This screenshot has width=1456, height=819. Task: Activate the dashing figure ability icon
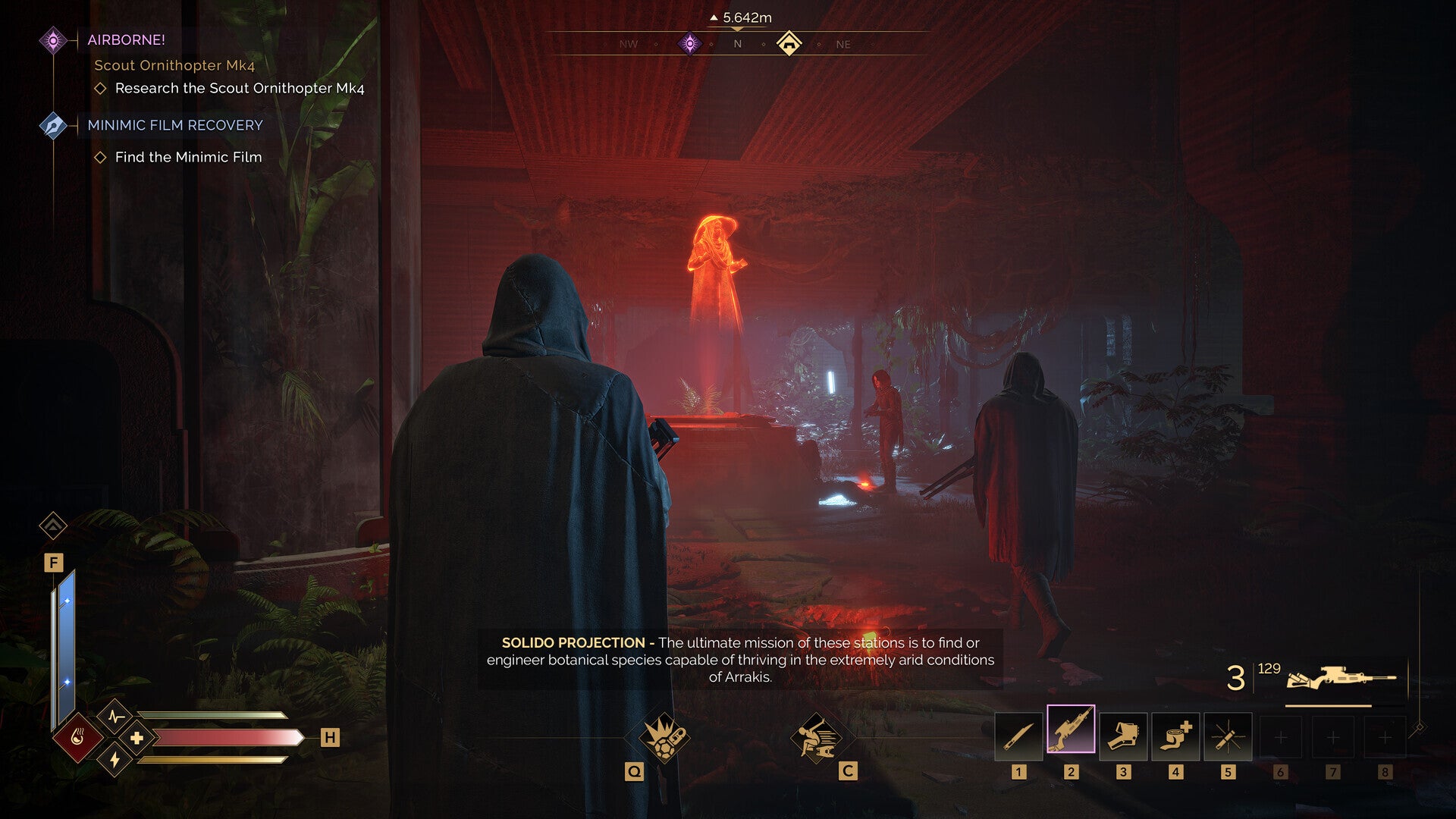(816, 737)
